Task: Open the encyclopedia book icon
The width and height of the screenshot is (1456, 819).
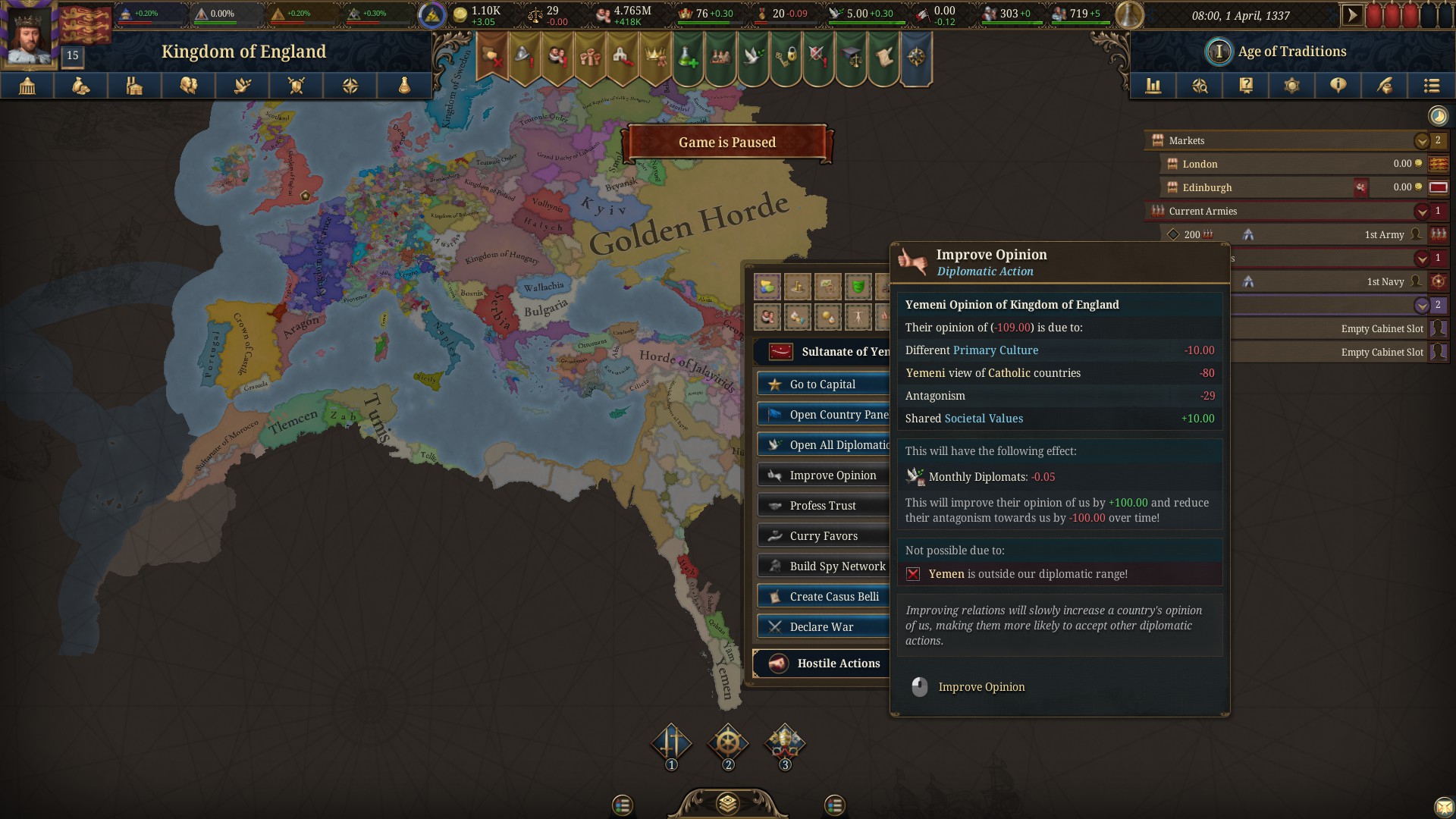Action: click(x=1245, y=86)
